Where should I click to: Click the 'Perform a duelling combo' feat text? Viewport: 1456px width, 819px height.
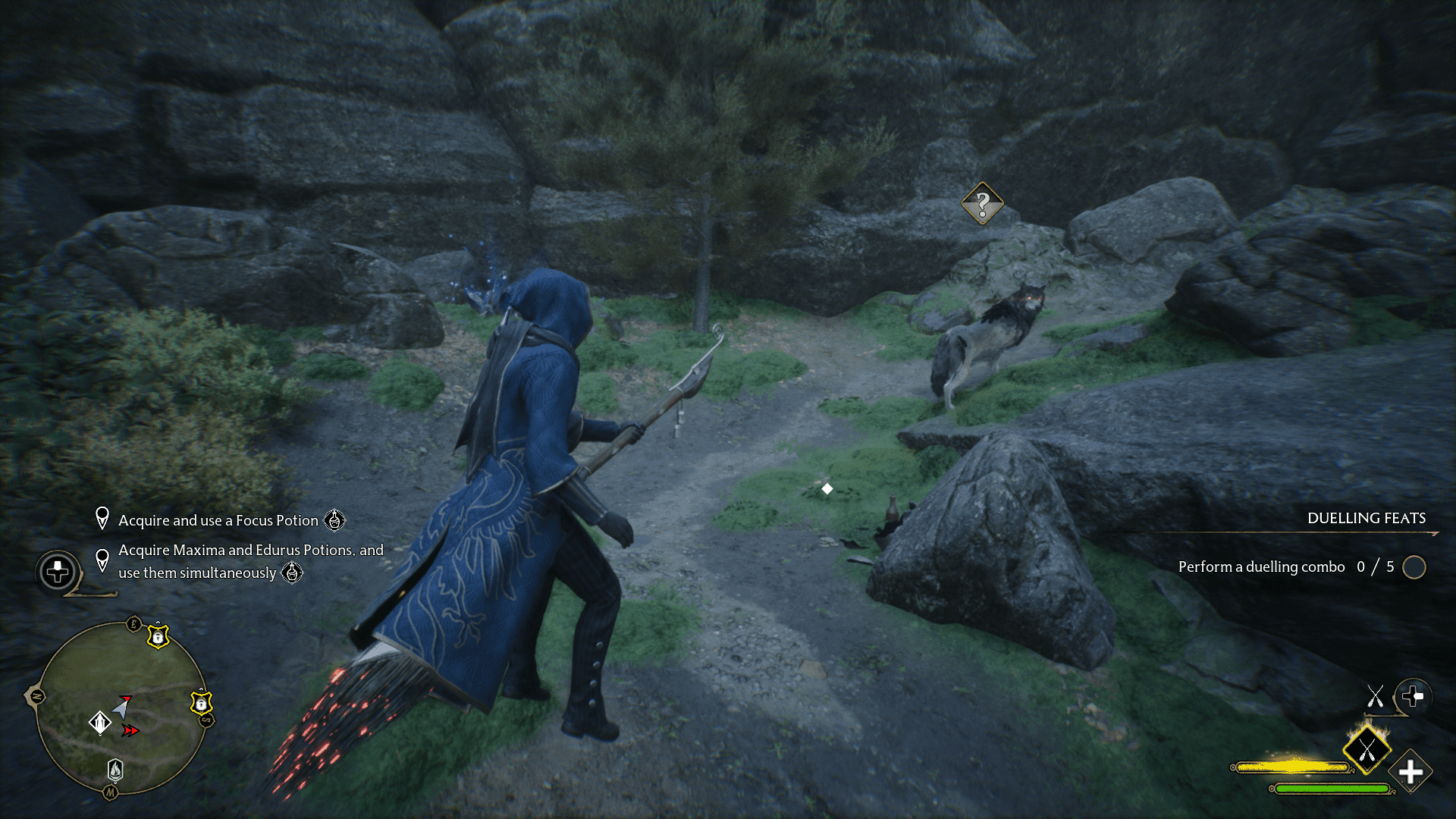click(x=1263, y=566)
